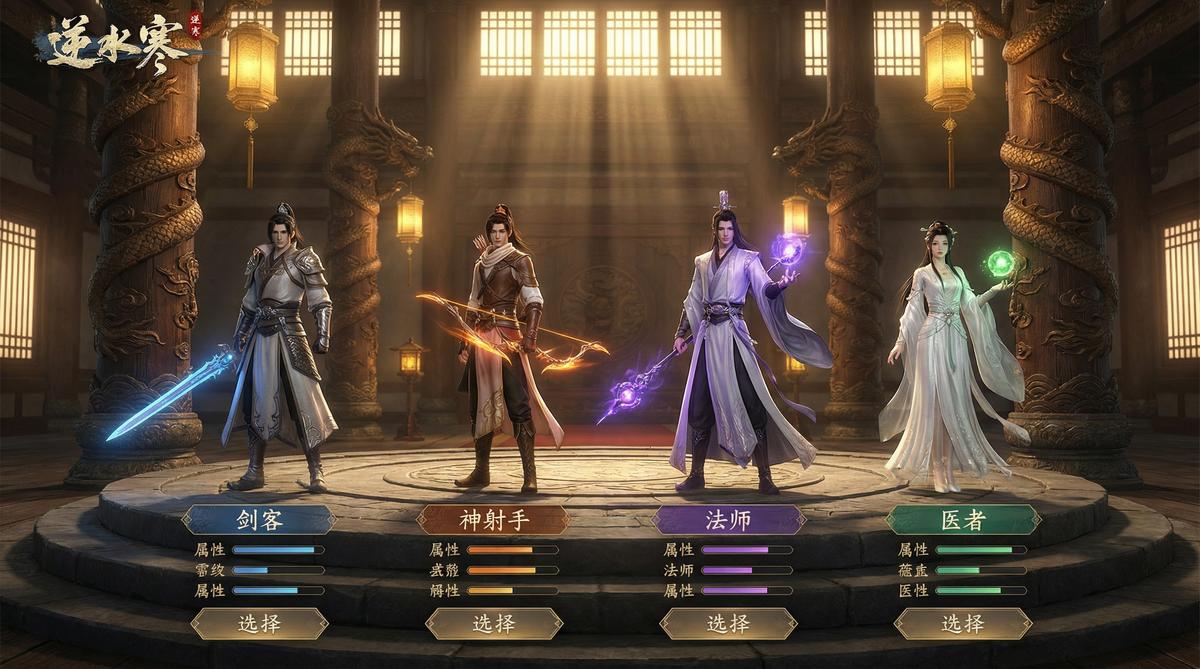Click the 选择 button under 剑客
The width and height of the screenshot is (1200, 669).
259,624
